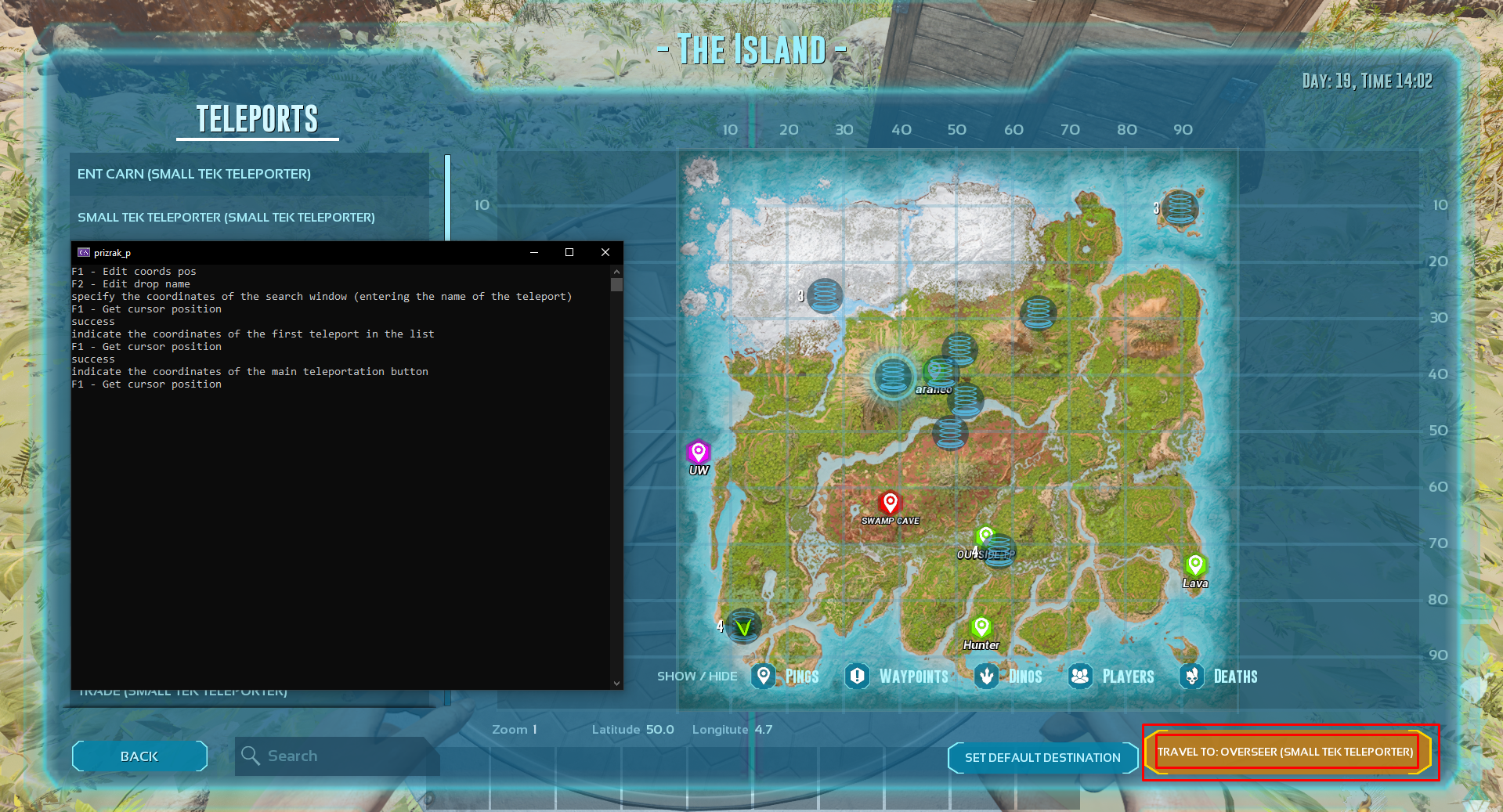Select the UW waypoint marker
The image size is (1503, 812).
pyautogui.click(x=698, y=452)
